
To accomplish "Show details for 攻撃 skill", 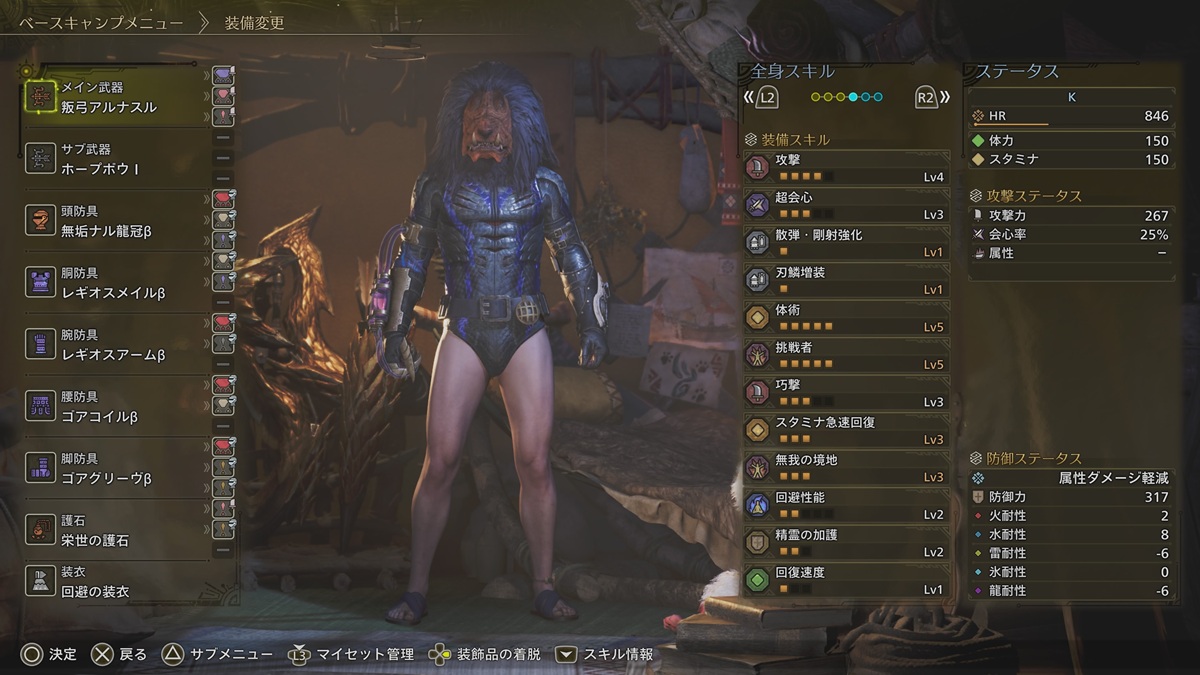I will coord(846,167).
